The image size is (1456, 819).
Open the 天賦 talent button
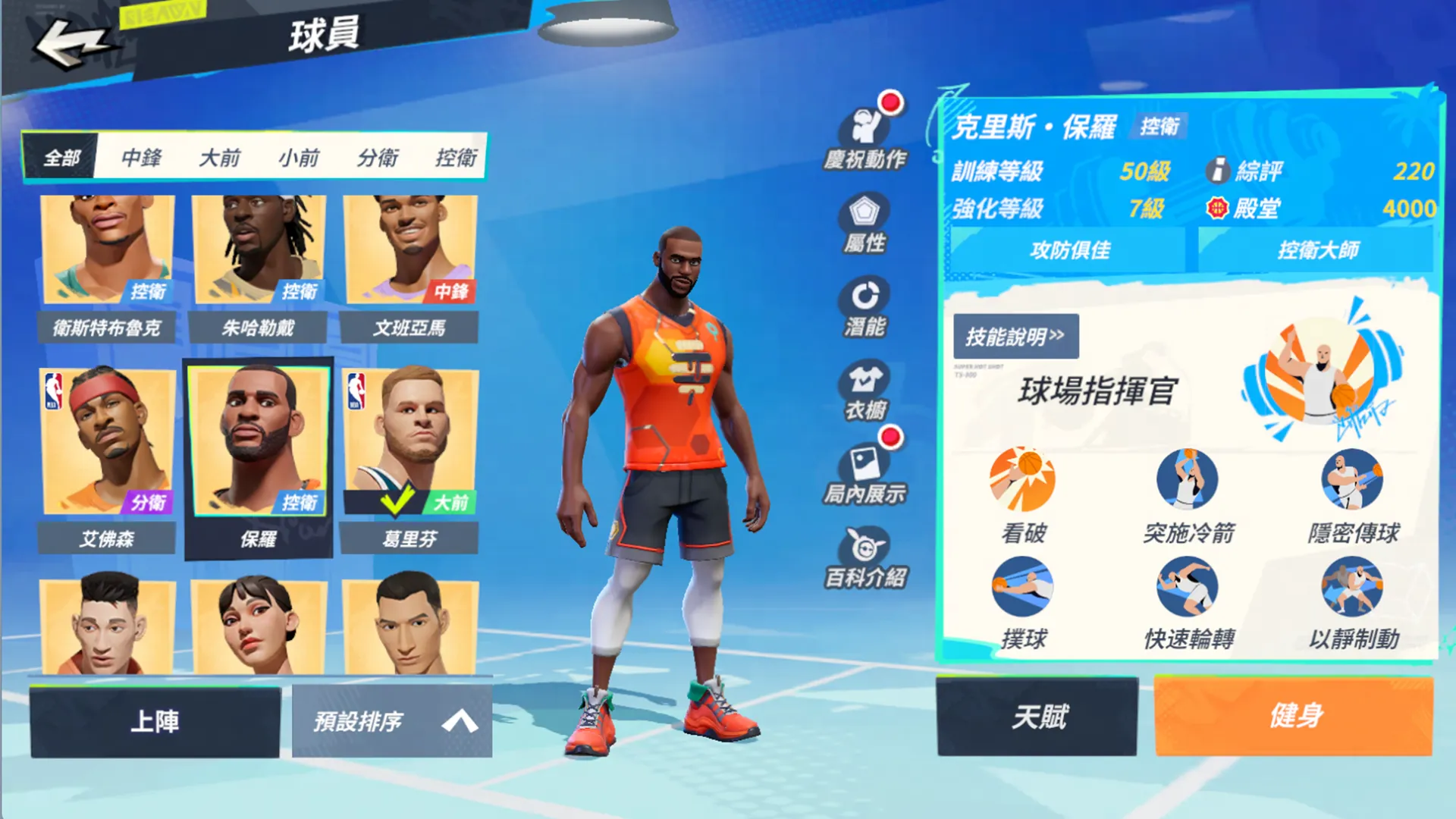pyautogui.click(x=1037, y=716)
